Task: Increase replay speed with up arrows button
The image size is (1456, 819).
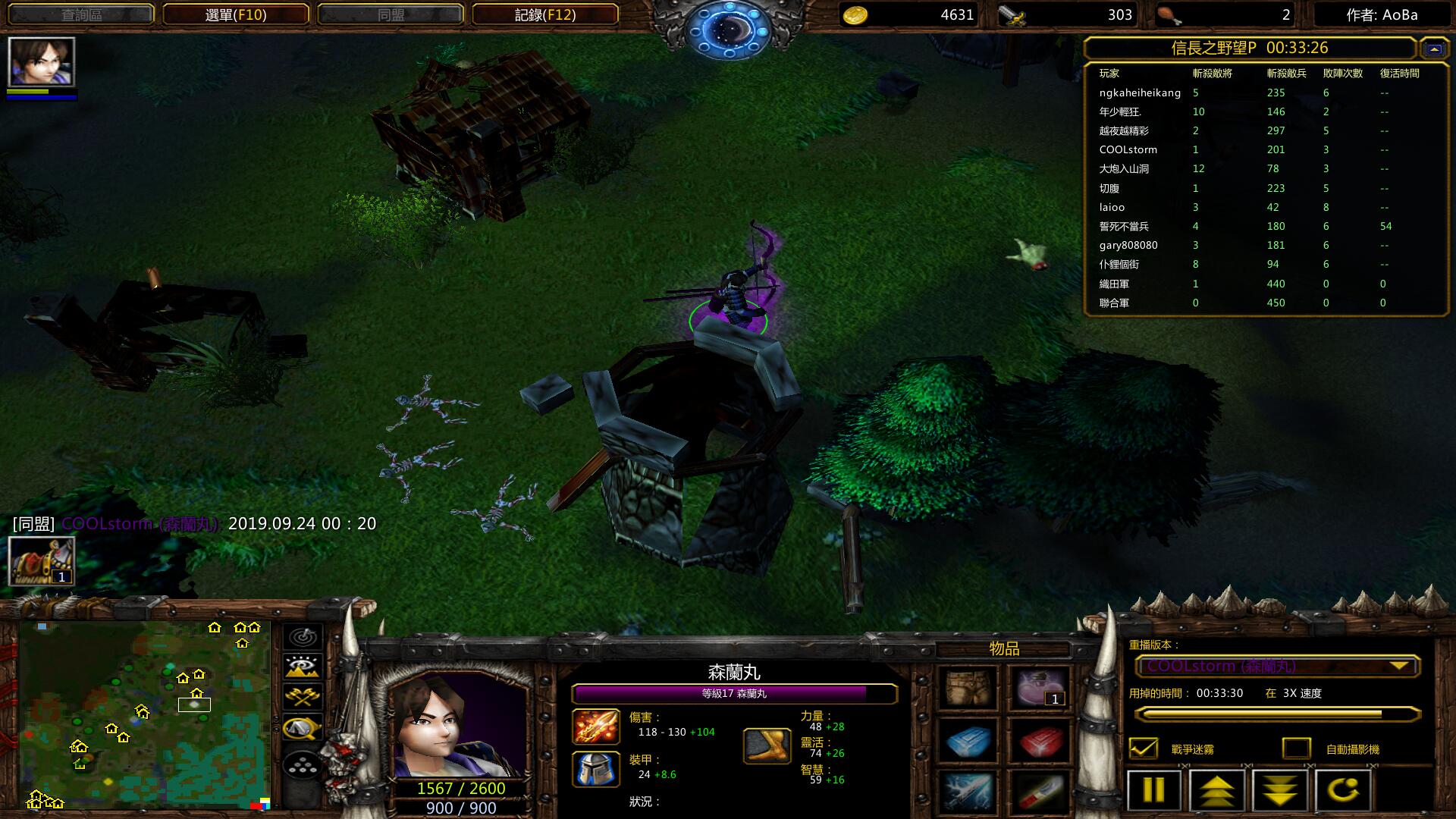Action: 1216,790
